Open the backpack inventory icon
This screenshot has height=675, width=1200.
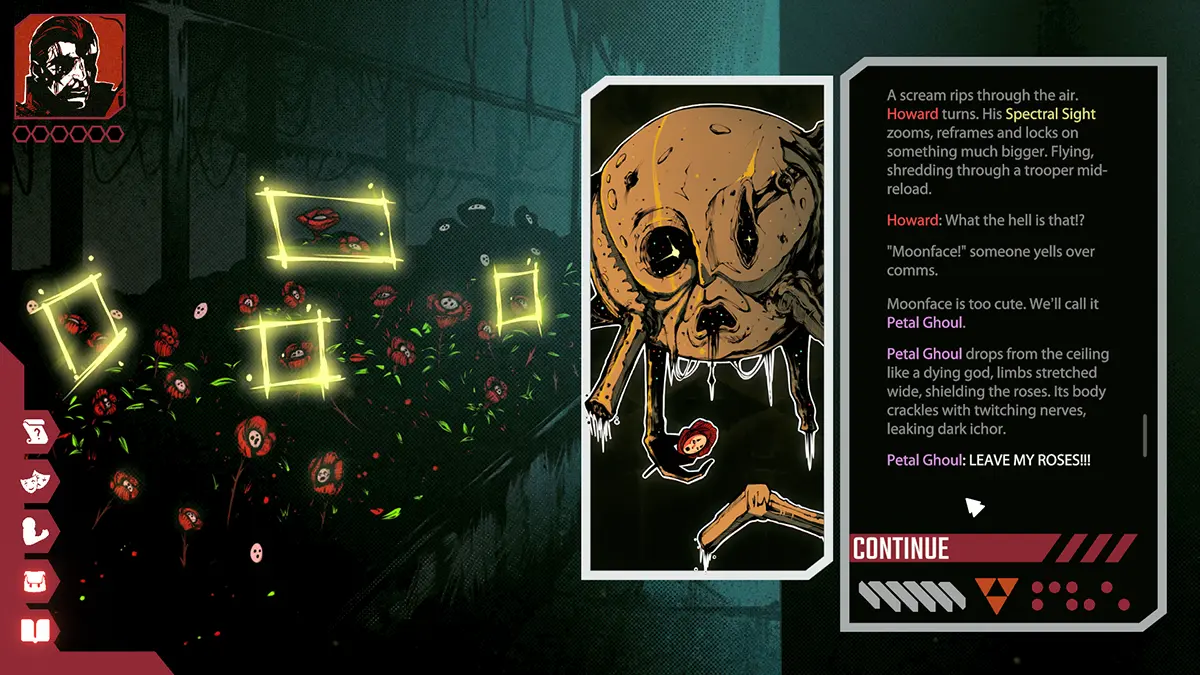click(x=35, y=581)
